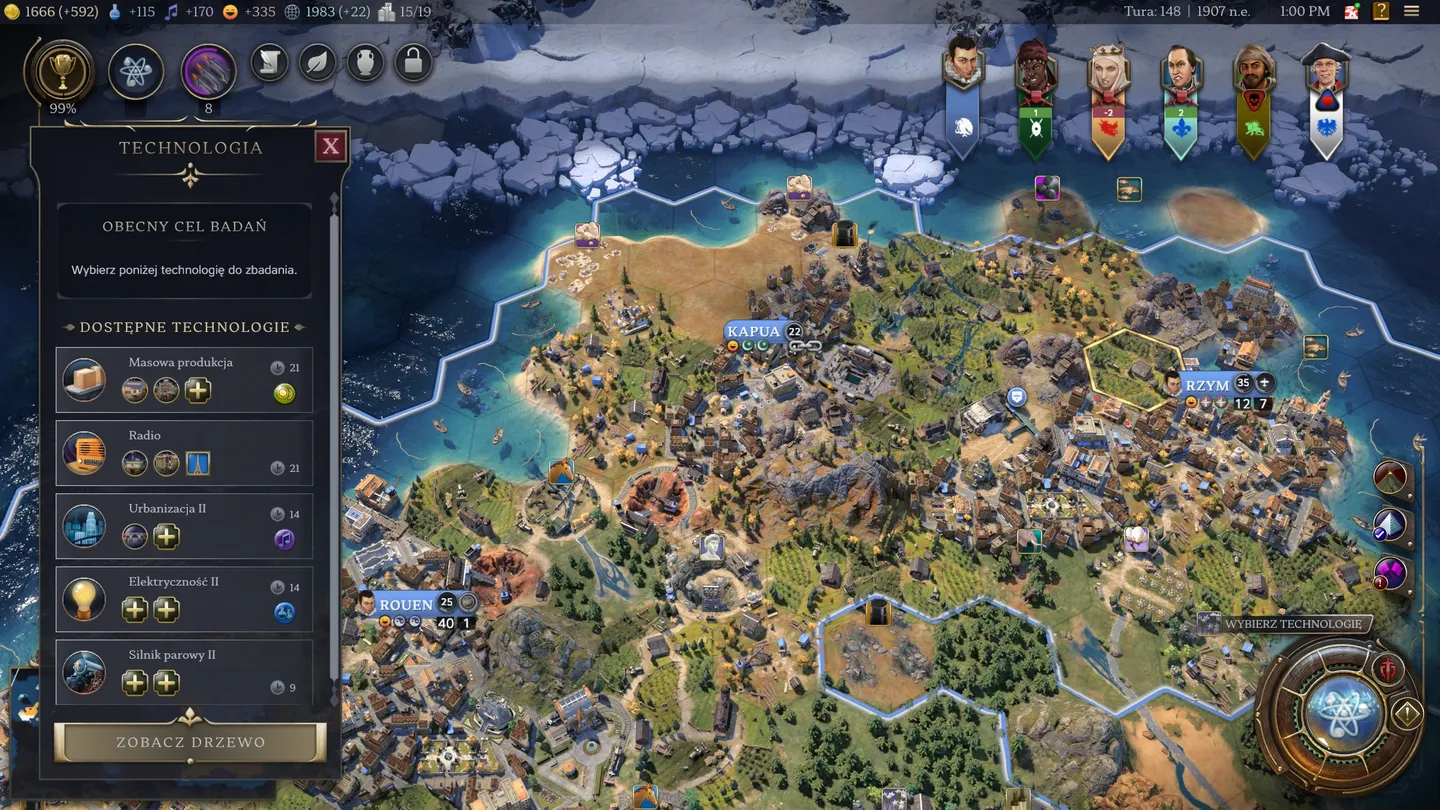This screenshot has height=810, width=1440.
Task: Select Silnik parowy II technology
Action: pos(185,671)
